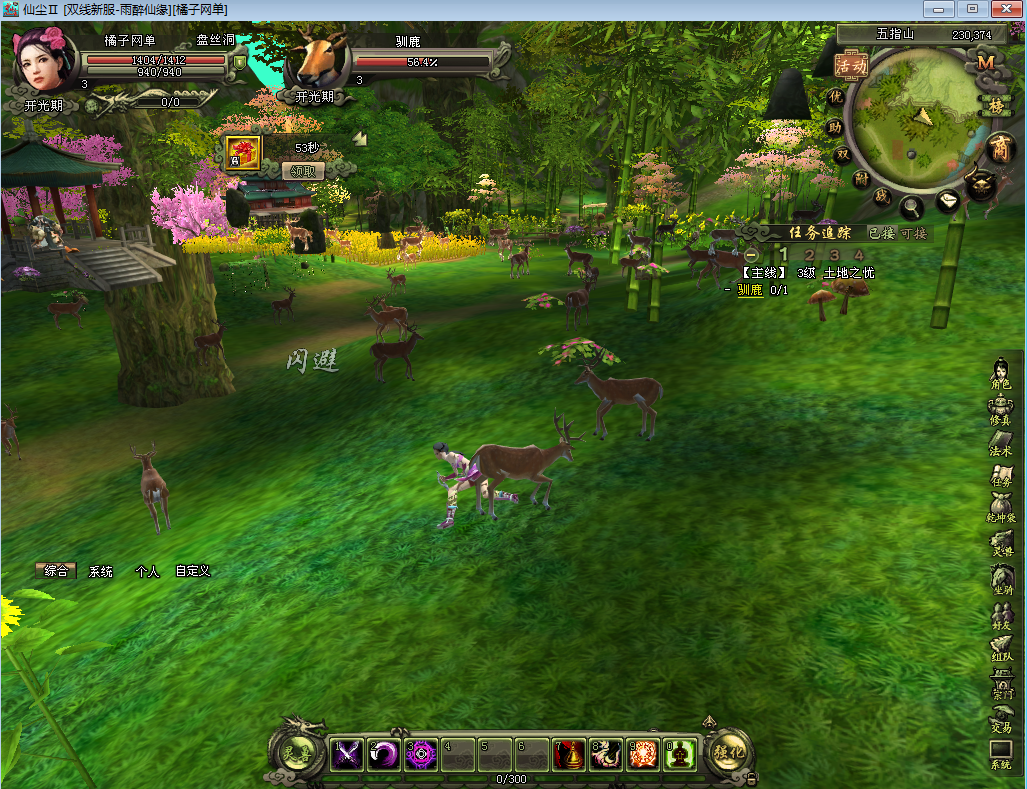Close the game window
Viewport: 1027px width, 789px height.
[x=1004, y=9]
